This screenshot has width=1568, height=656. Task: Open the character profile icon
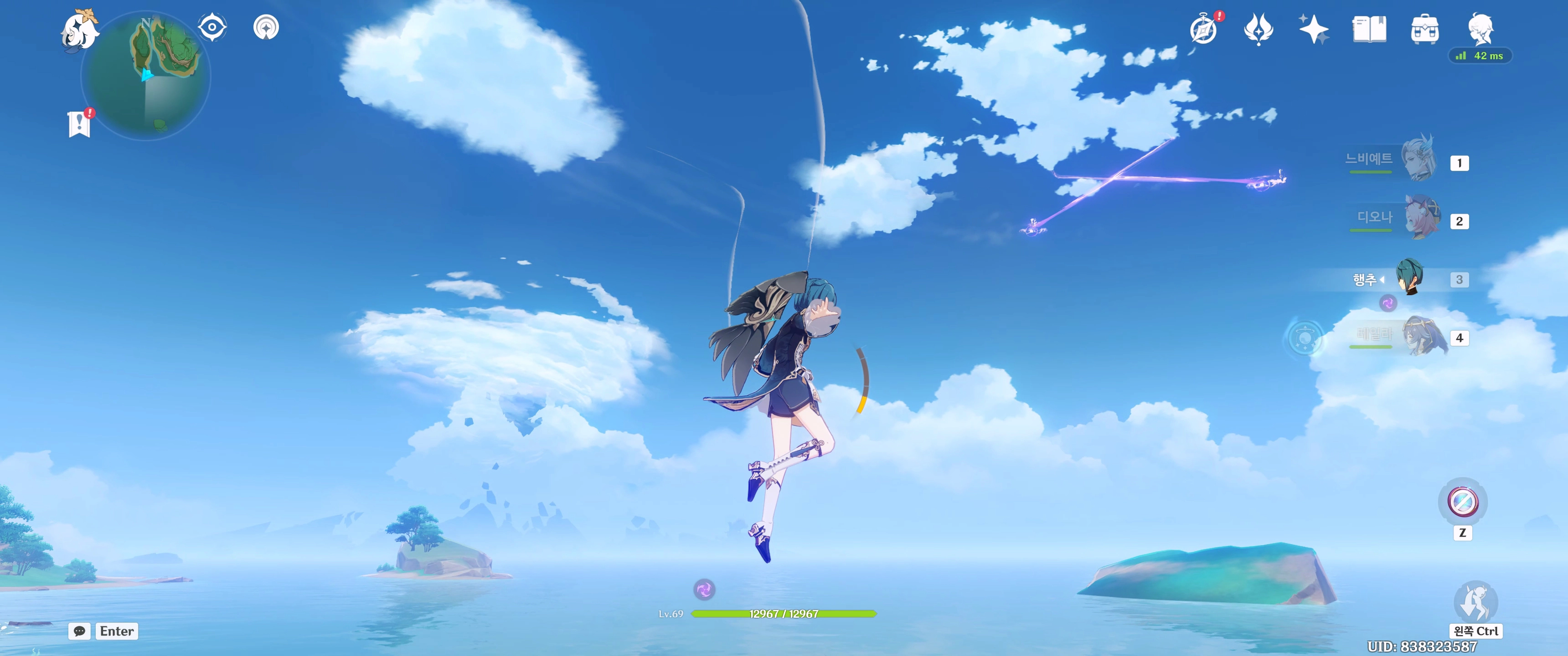(1480, 28)
